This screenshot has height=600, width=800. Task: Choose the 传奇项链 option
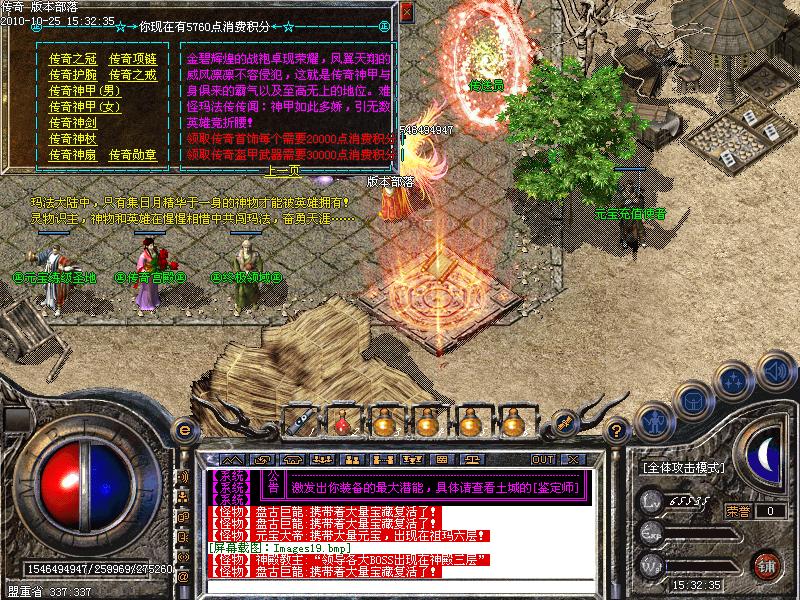tap(132, 59)
